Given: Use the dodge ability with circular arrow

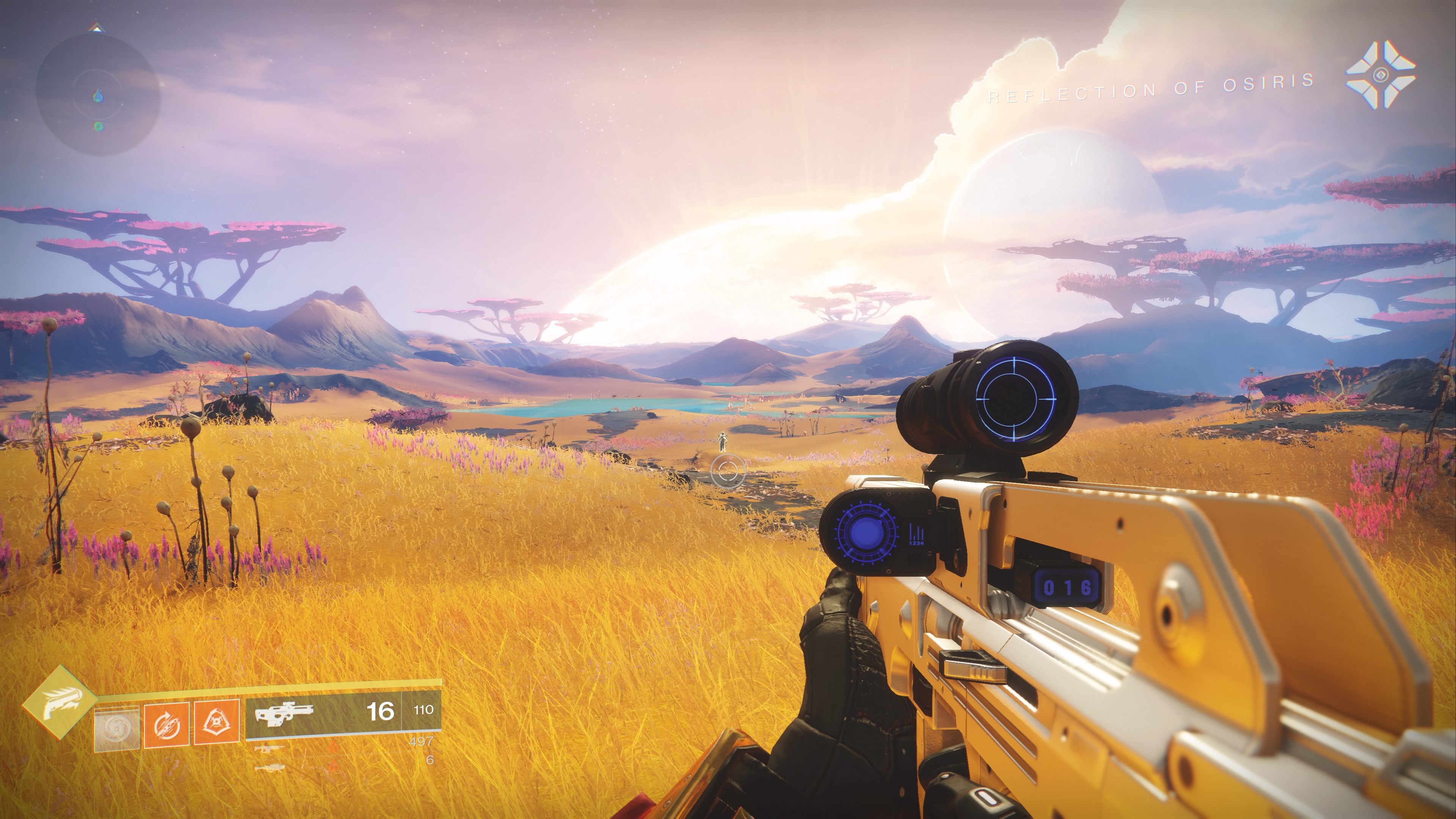Looking at the screenshot, I should 166,725.
